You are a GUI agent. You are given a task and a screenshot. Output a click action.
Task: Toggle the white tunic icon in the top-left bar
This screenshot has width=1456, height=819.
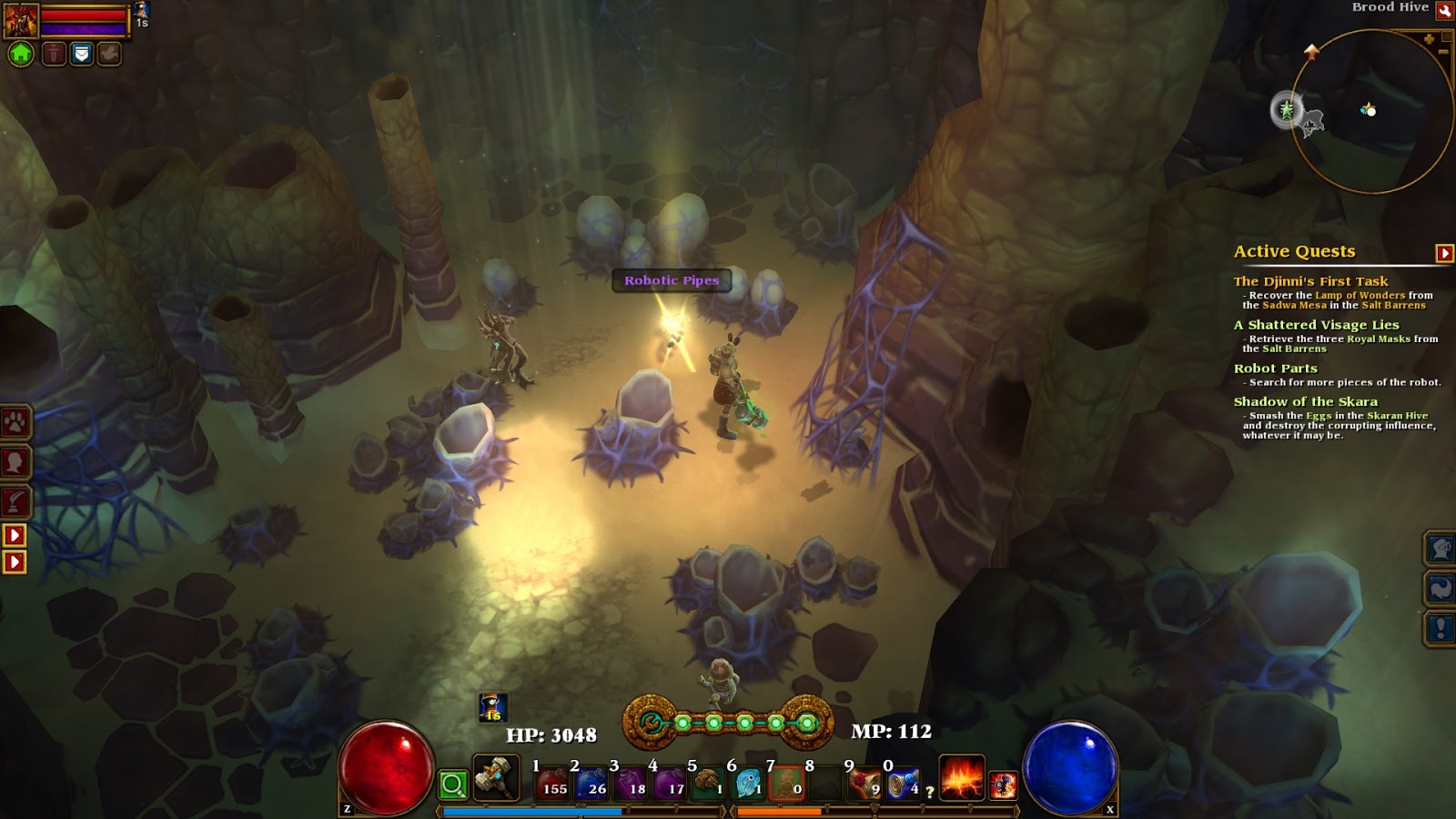tap(80, 53)
